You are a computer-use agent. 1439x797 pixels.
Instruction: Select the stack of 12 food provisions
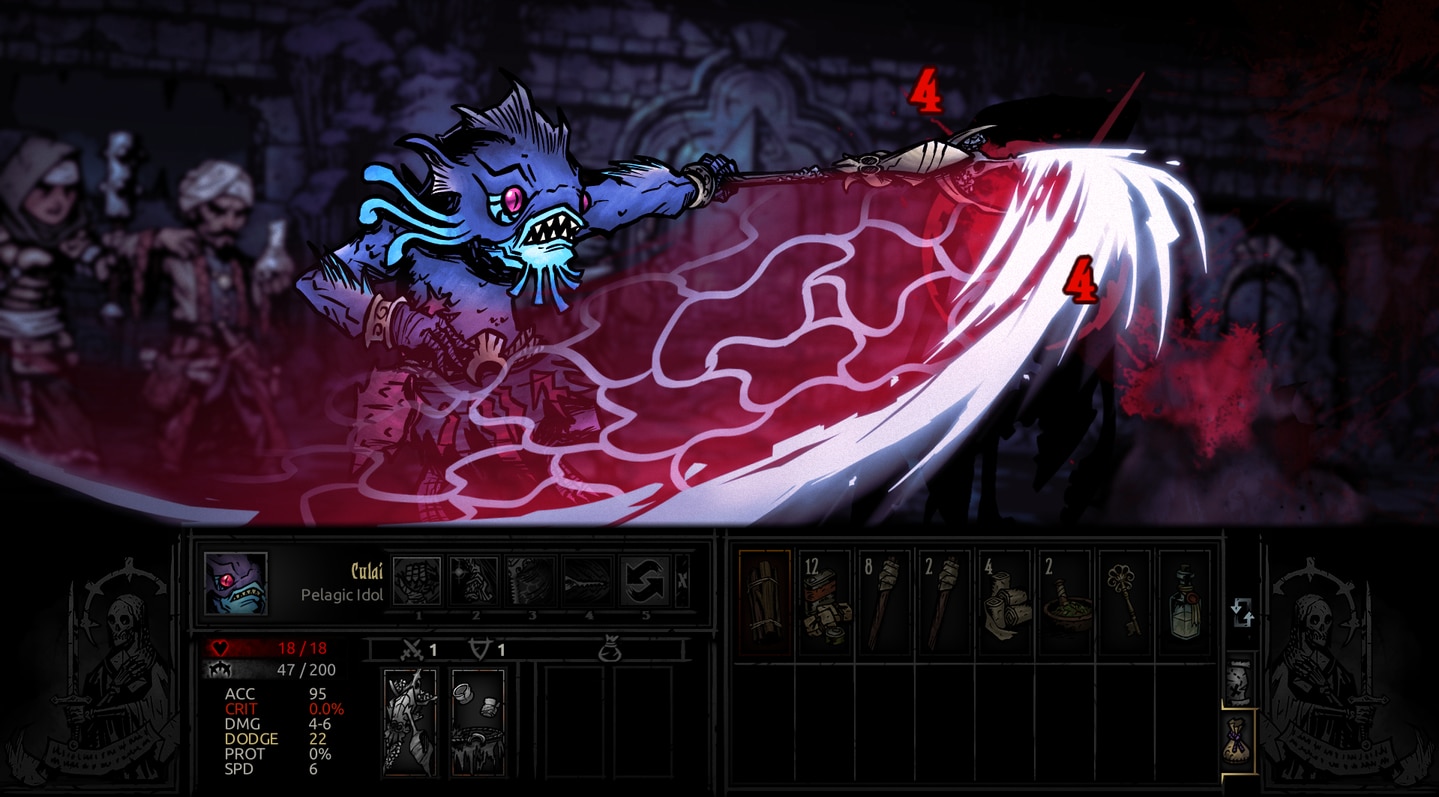point(824,603)
